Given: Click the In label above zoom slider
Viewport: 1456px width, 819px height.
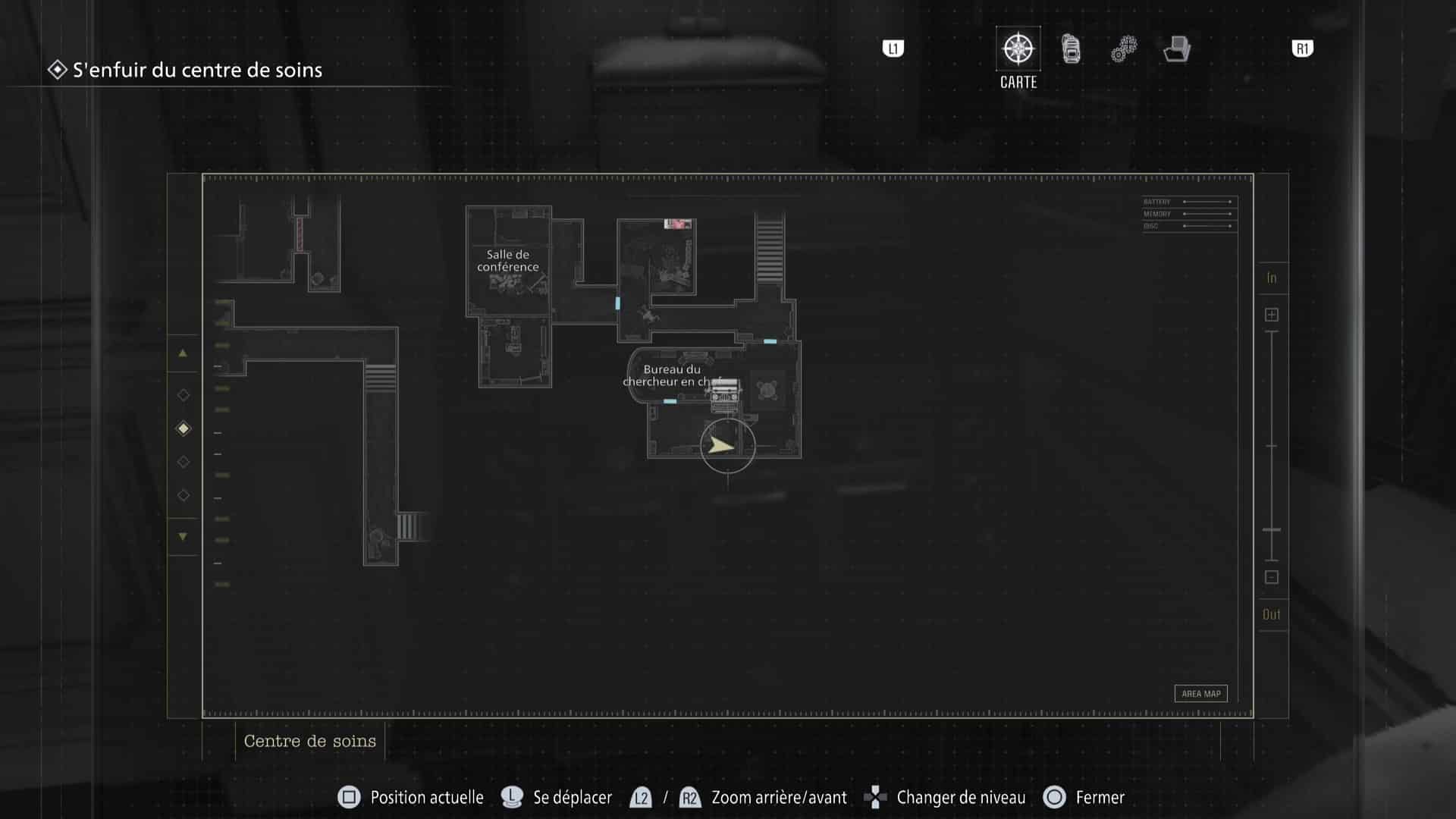Looking at the screenshot, I should tap(1272, 278).
